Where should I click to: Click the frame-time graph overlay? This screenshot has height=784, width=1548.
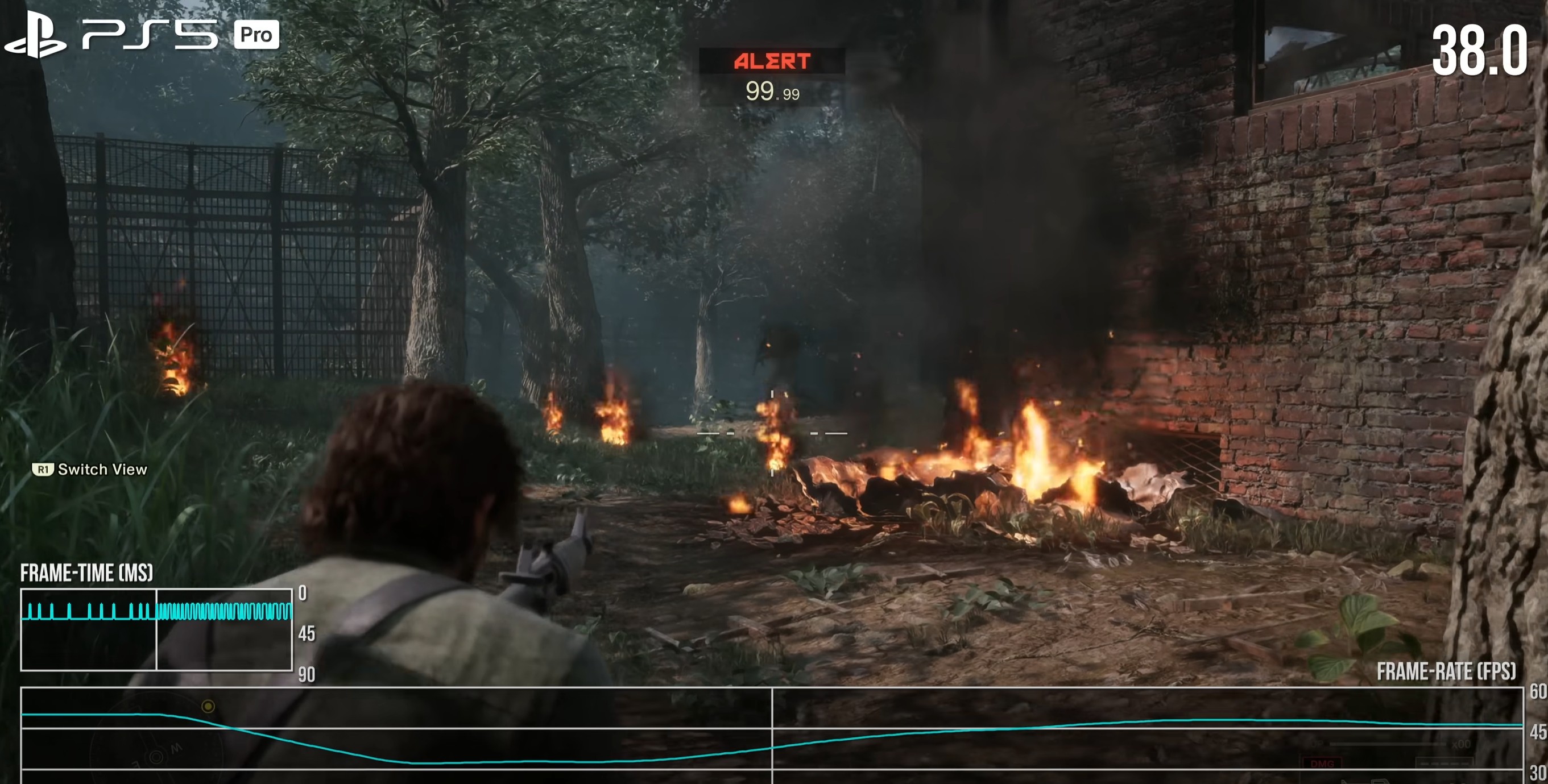[x=156, y=629]
